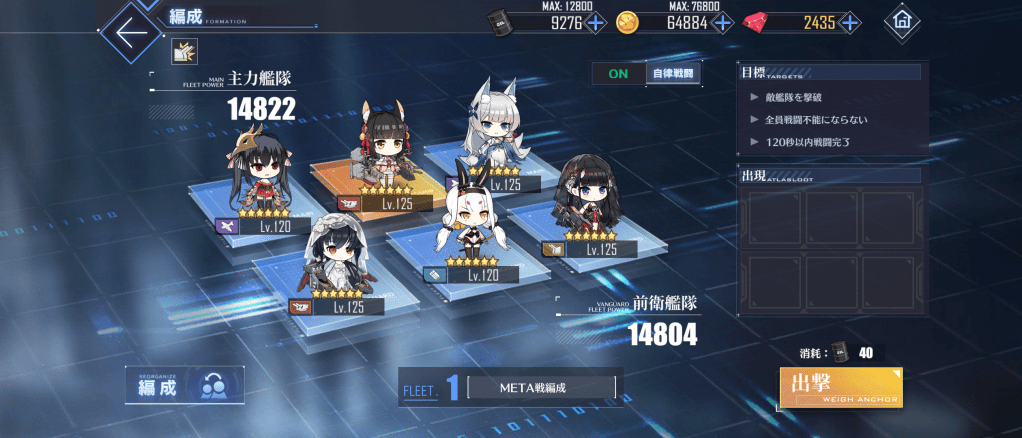The image size is (1022, 438).
Task: Click the fleet buff icon under formation title
Action: coord(182,51)
